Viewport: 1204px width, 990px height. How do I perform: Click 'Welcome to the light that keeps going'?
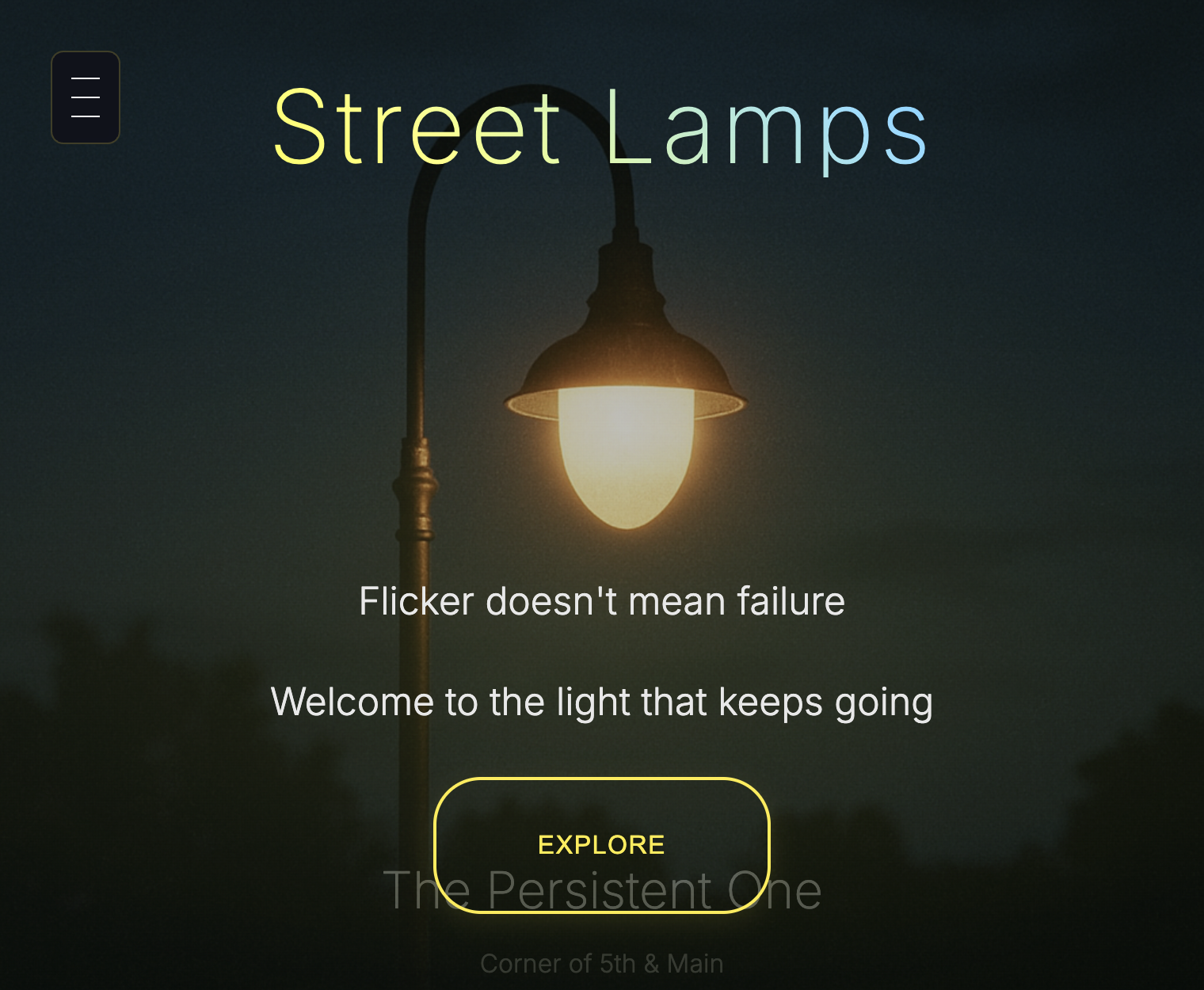coord(602,702)
